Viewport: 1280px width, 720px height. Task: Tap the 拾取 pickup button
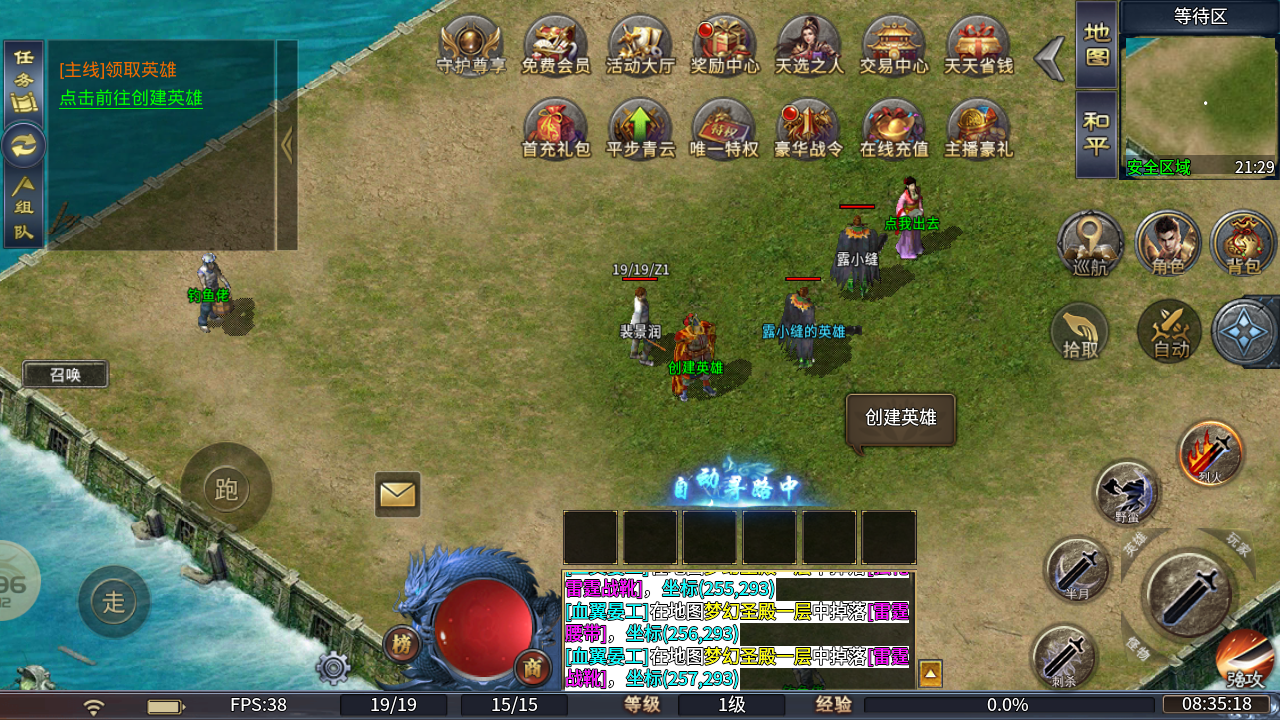pos(1080,331)
